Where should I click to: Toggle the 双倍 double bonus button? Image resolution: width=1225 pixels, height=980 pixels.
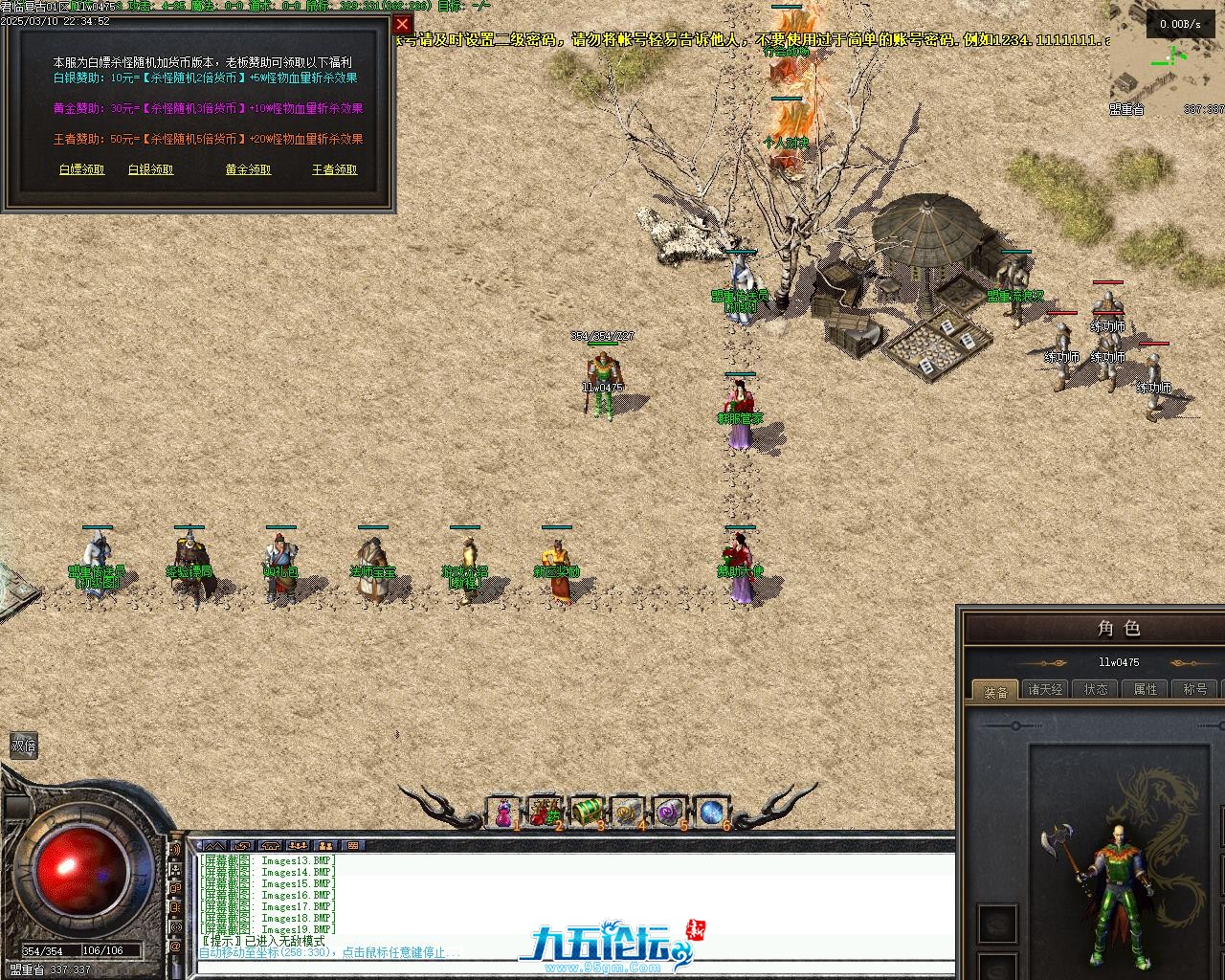23,746
